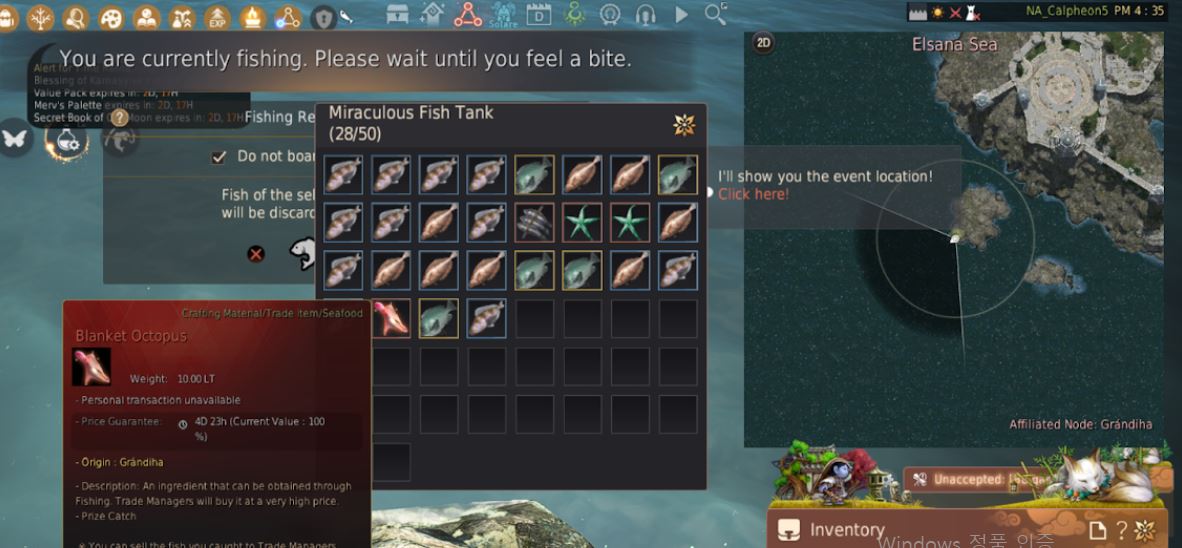The width and height of the screenshot is (1182, 548).
Task: Open the headset support icon
Action: pos(645,15)
